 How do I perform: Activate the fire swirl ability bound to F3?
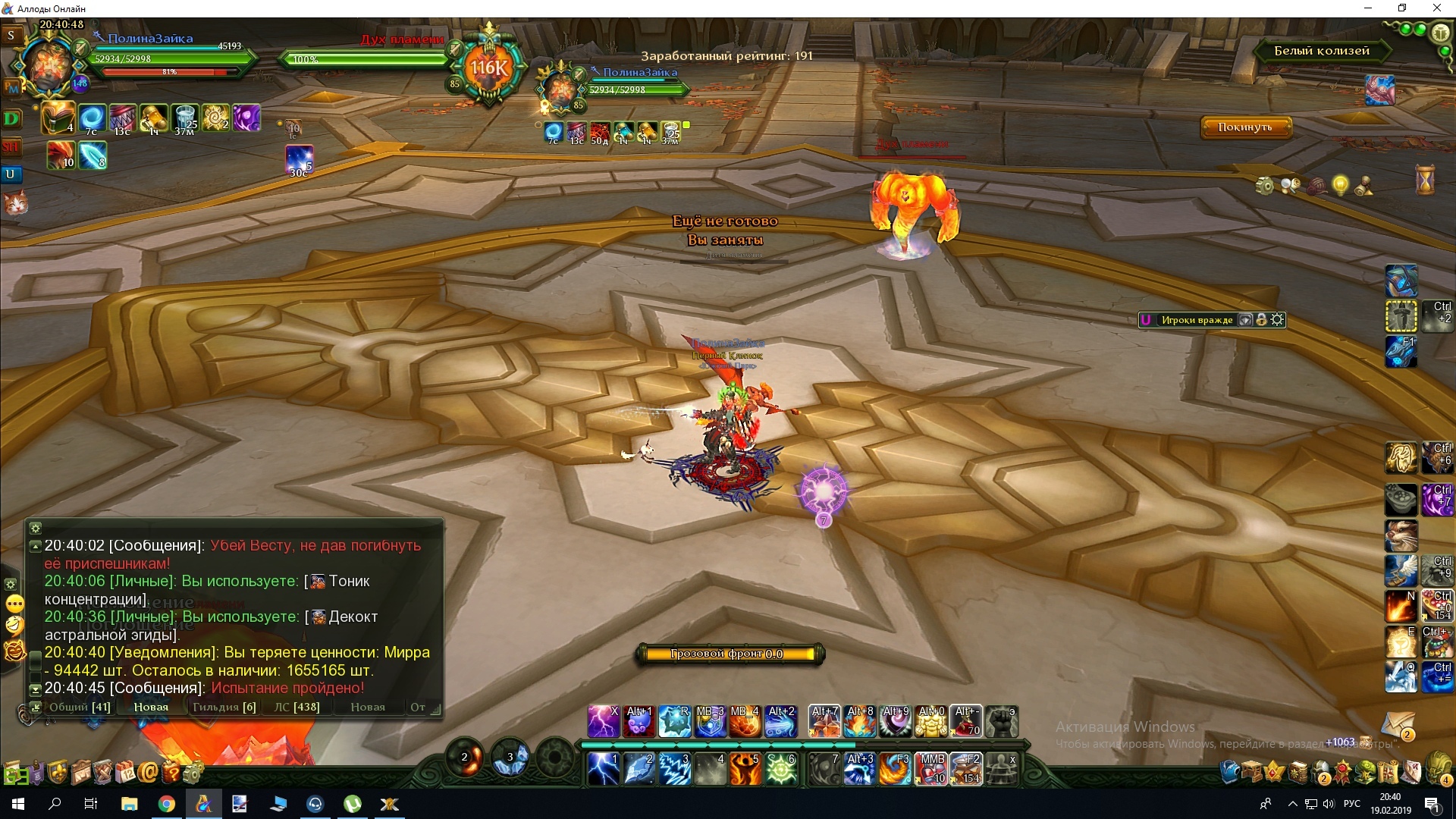[895, 769]
